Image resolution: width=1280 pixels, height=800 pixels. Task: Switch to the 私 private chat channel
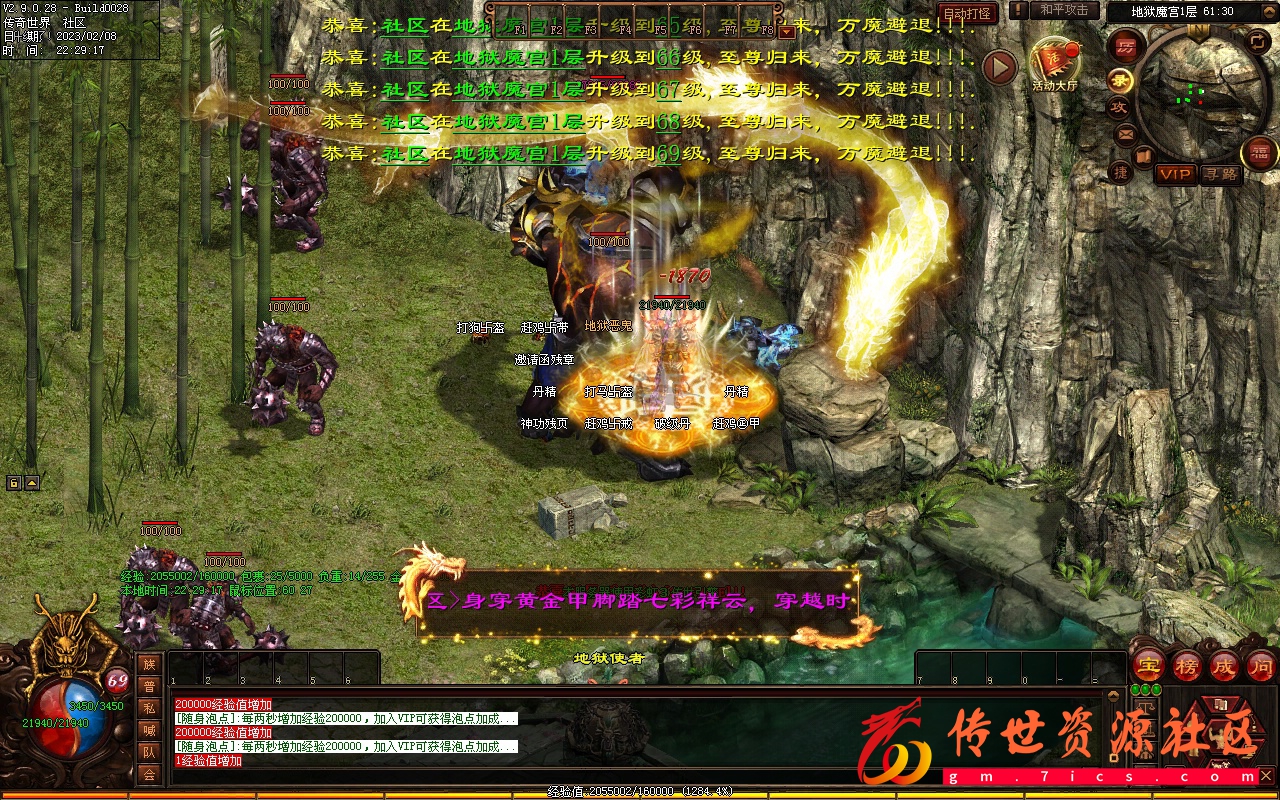click(x=149, y=708)
